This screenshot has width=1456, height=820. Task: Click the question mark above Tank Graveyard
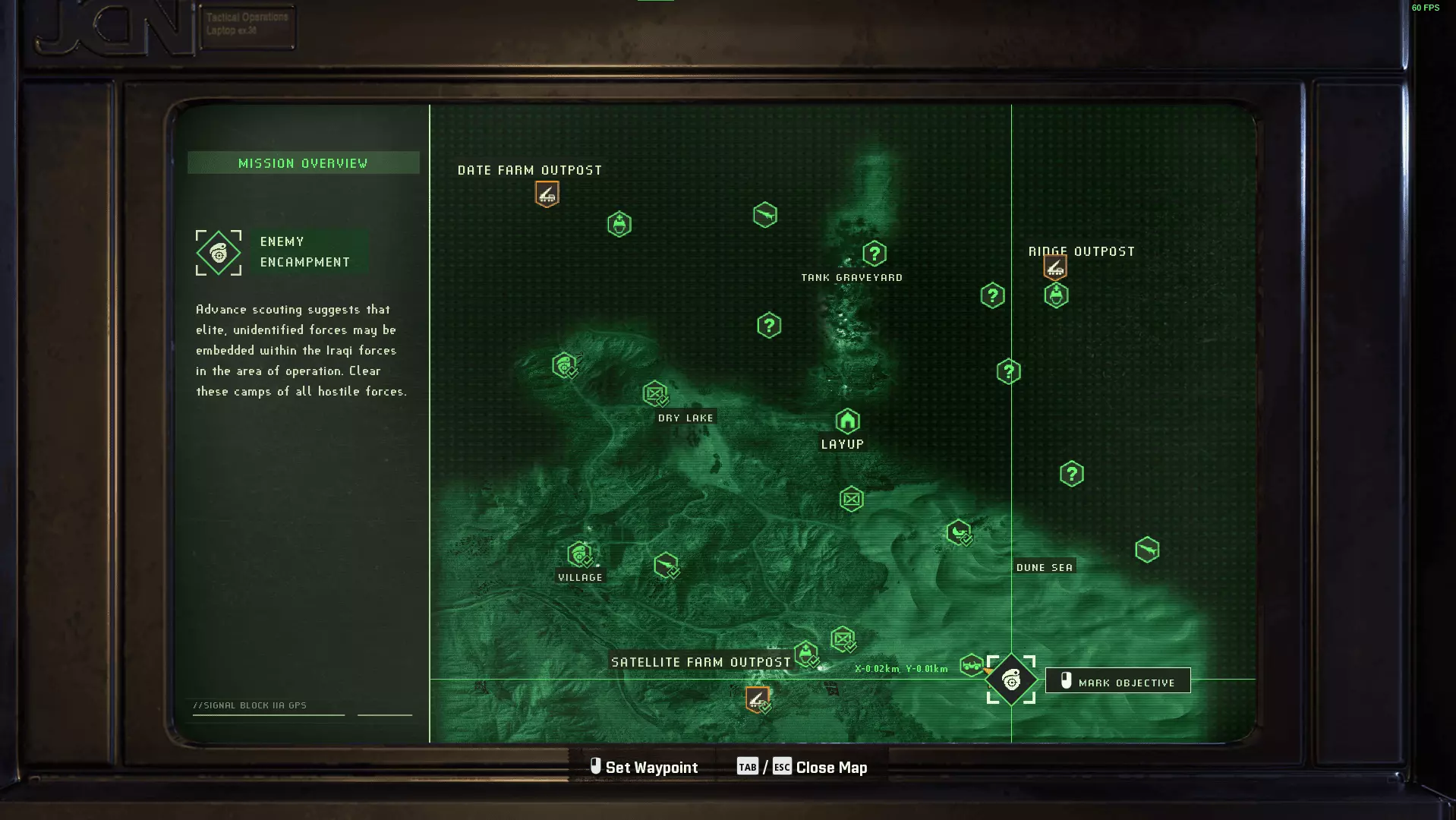tap(874, 254)
